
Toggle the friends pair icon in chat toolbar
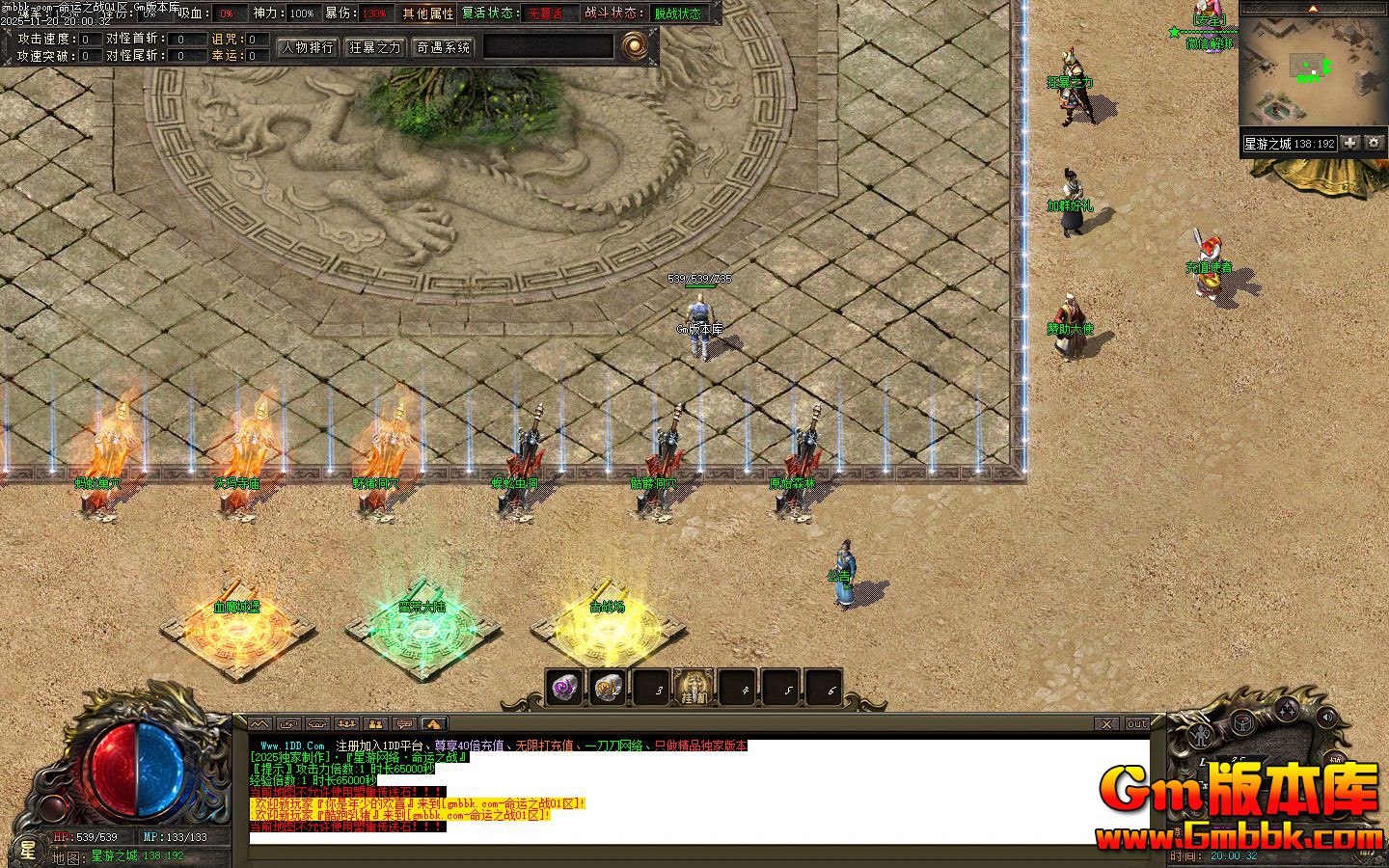coord(377,723)
